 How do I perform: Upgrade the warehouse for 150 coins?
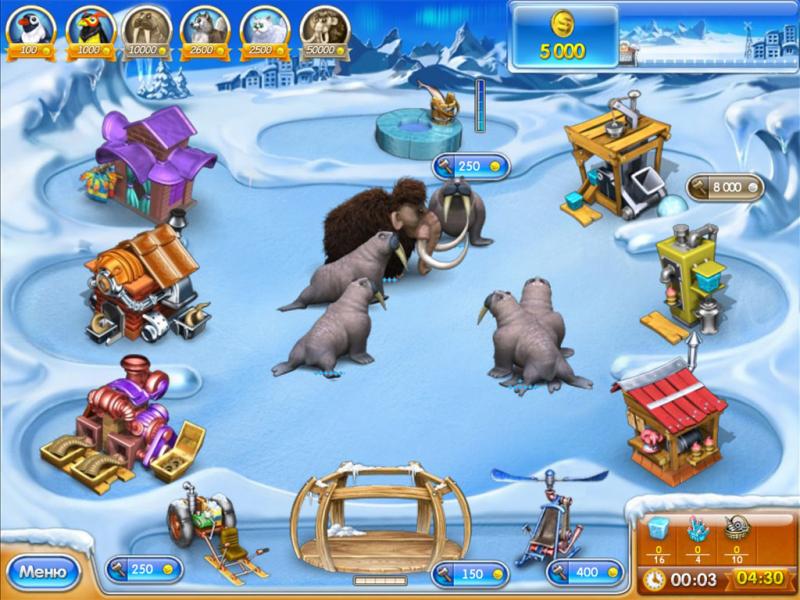tap(470, 573)
